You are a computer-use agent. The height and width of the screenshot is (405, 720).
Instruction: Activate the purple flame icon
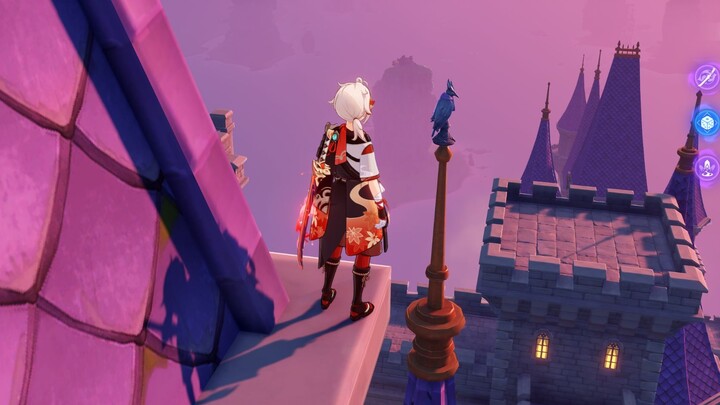pyautogui.click(x=709, y=166)
